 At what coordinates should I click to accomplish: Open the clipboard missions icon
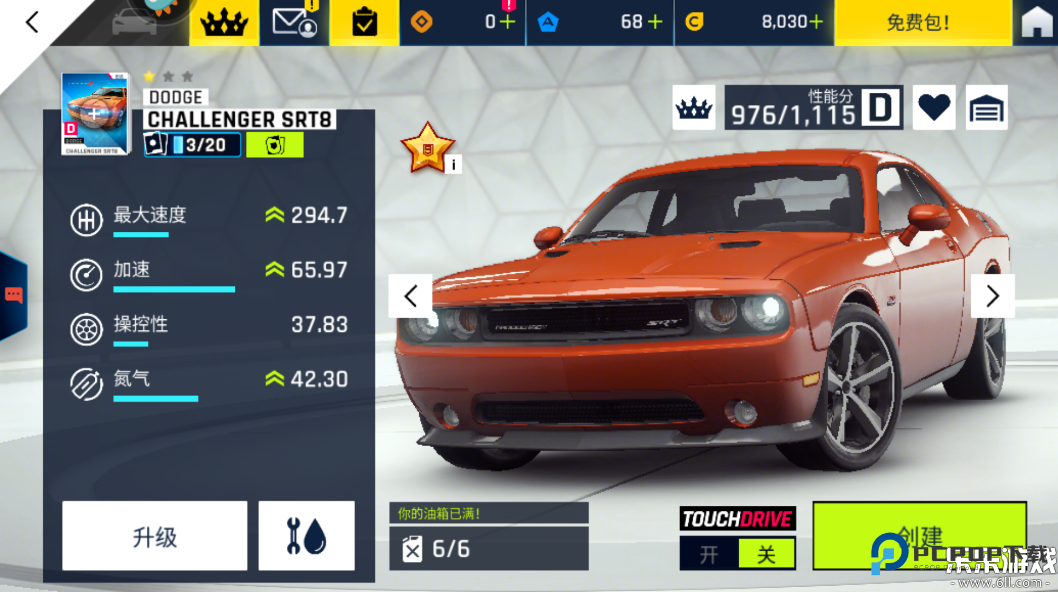pyautogui.click(x=364, y=22)
